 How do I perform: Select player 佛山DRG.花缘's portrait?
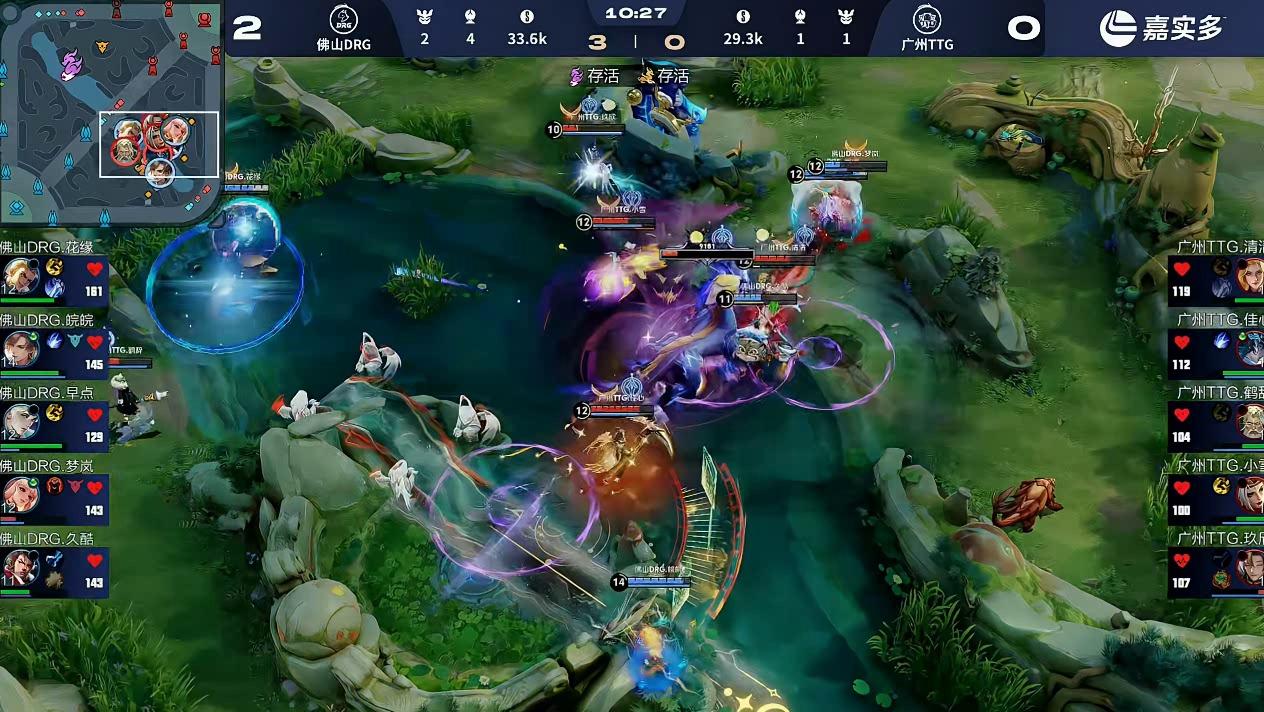coord(20,275)
